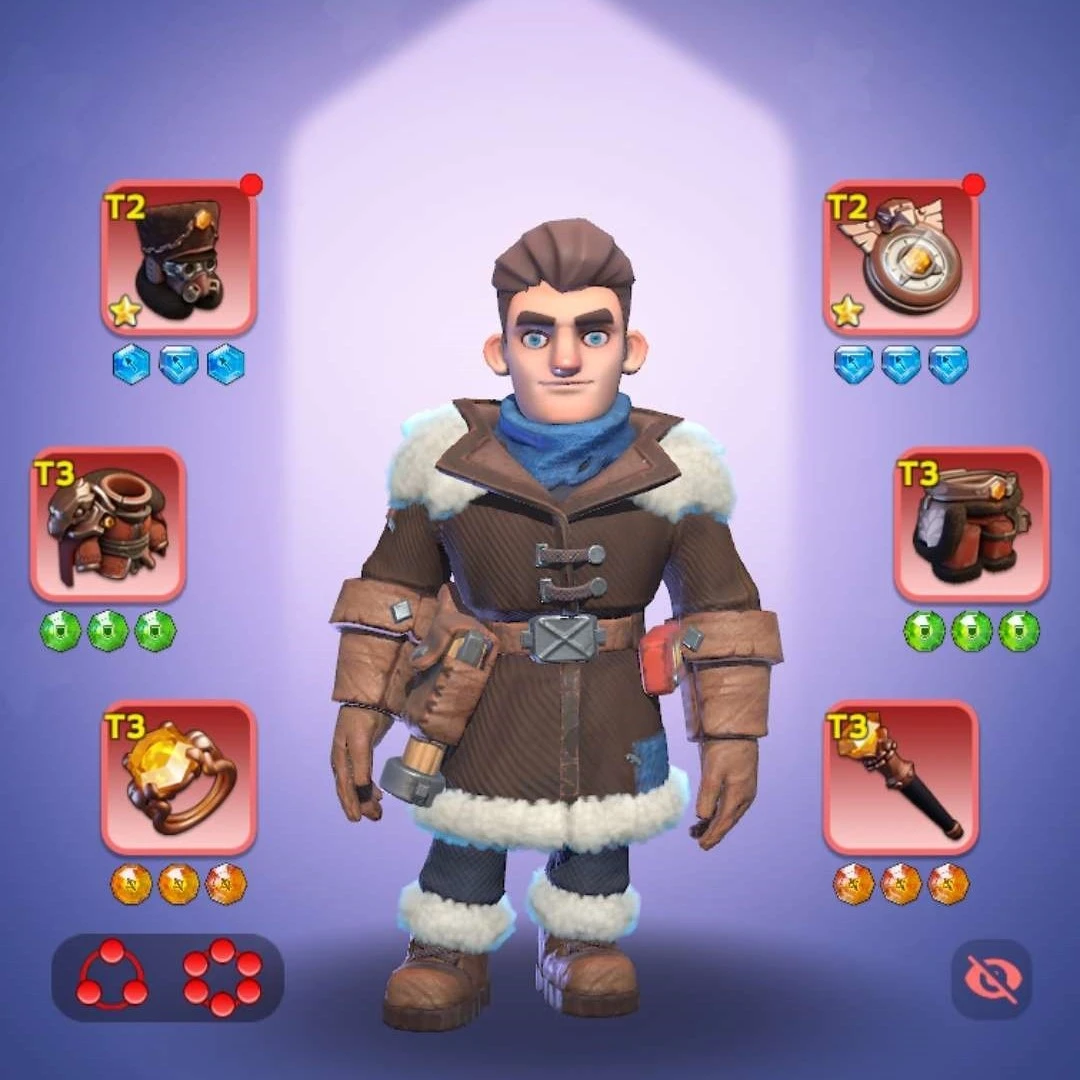Choose the T3 armored pants slot
Viewport: 1080px width, 1080px height.
pos(971,524)
